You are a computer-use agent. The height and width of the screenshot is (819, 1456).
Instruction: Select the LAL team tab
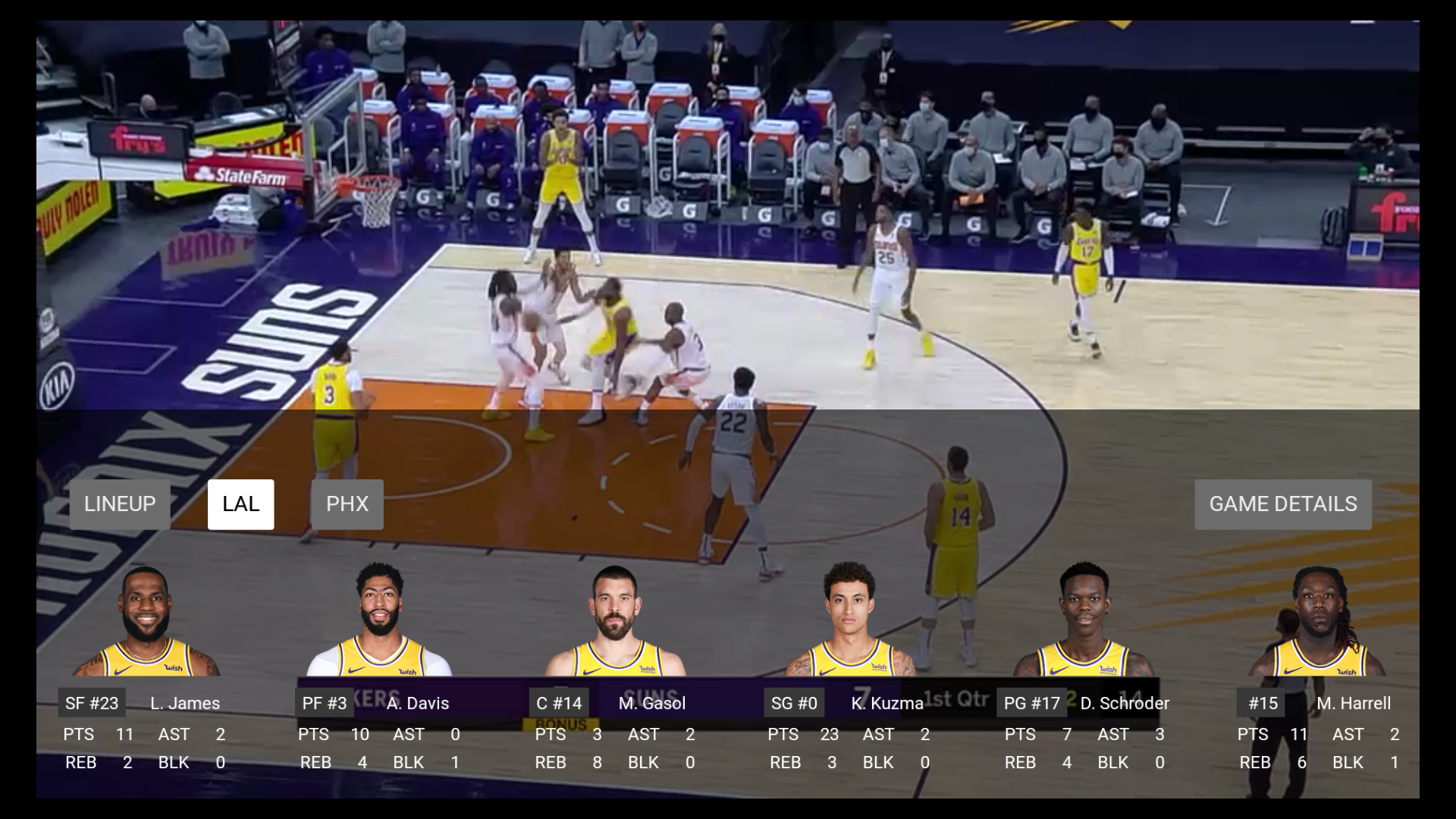pos(241,504)
